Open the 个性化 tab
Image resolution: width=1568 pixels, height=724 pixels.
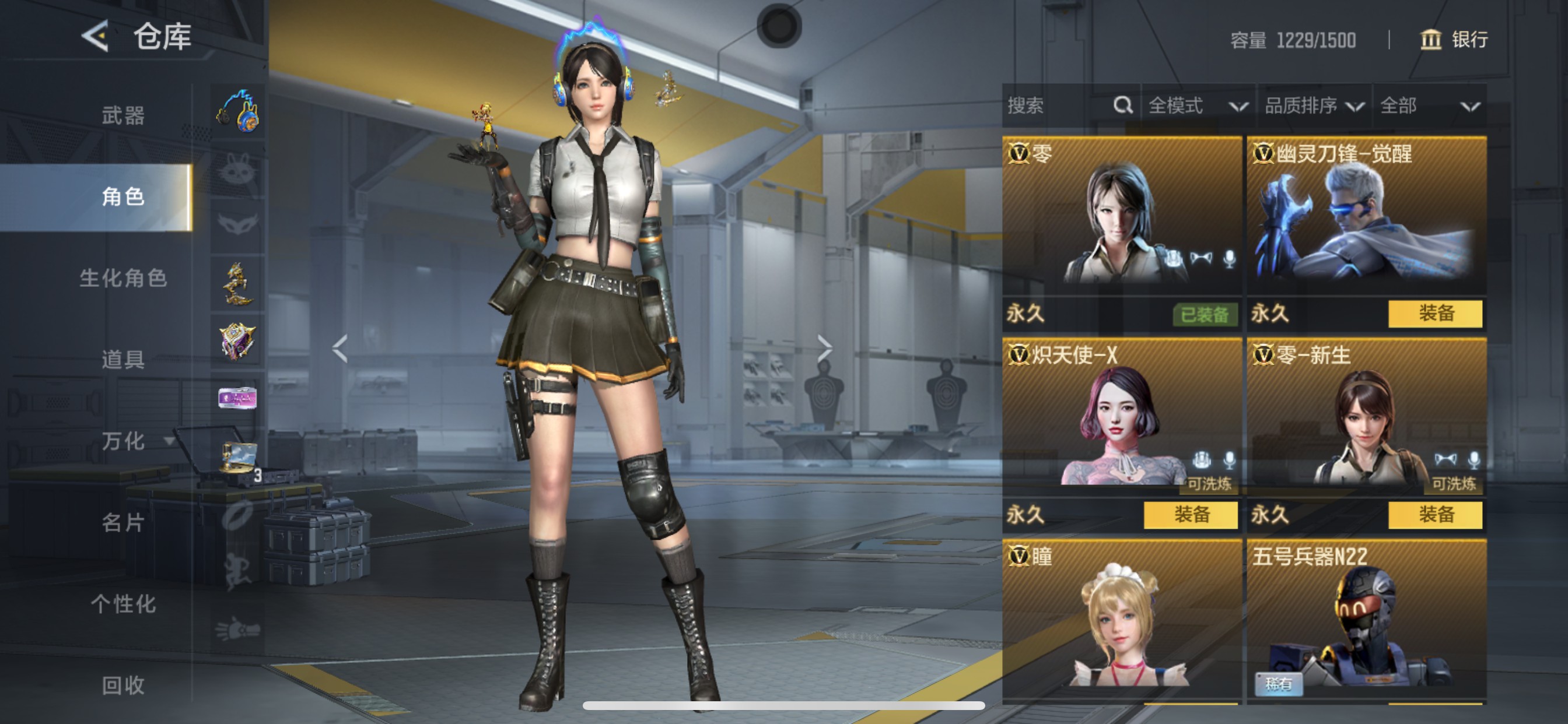[x=123, y=603]
